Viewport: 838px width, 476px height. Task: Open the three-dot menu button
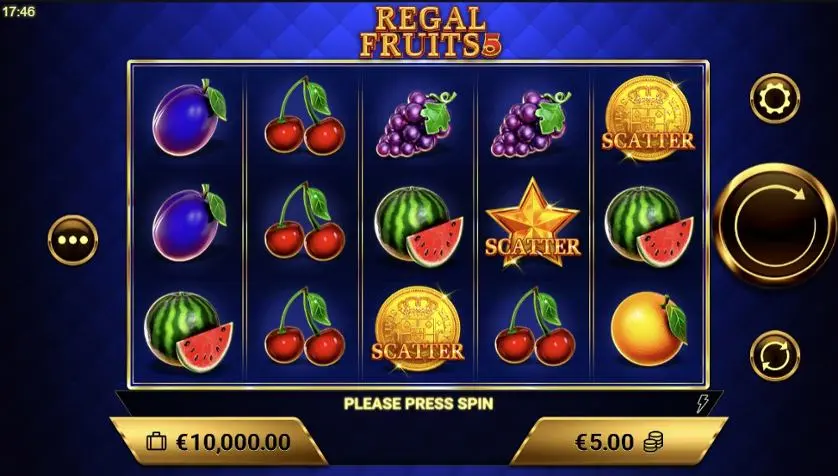[73, 241]
